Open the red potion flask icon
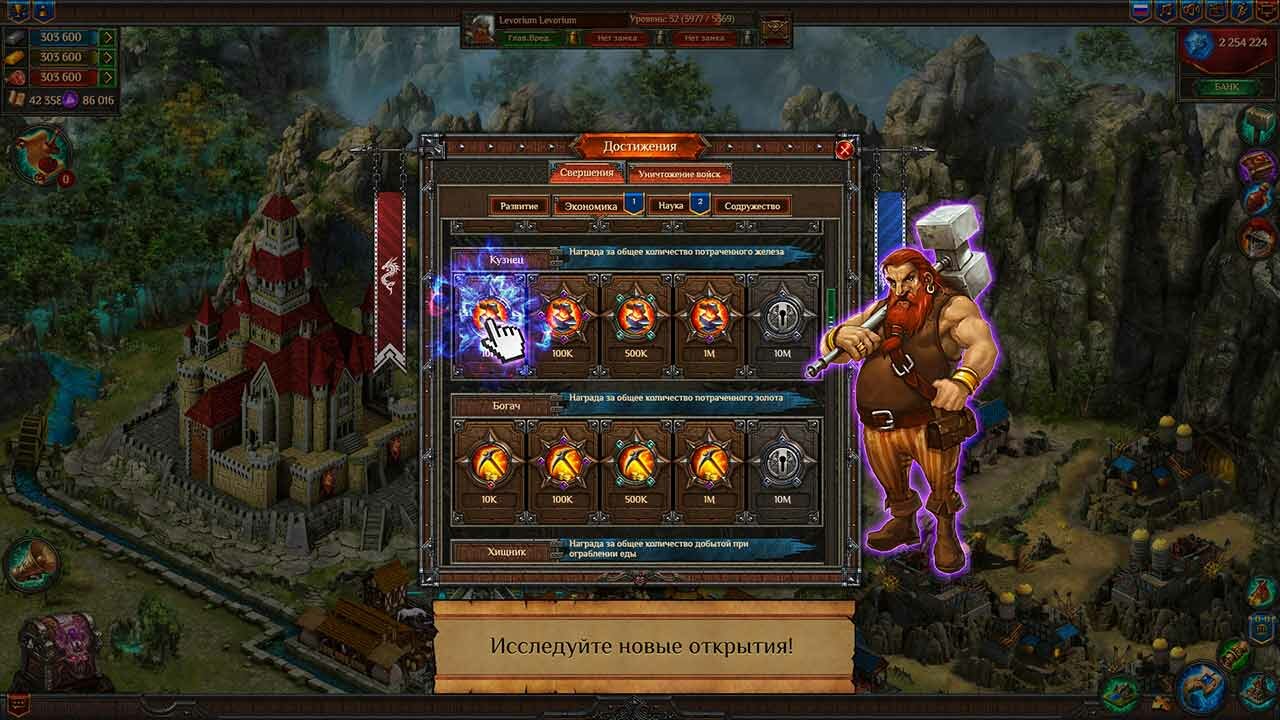Image resolution: width=1280 pixels, height=720 pixels. 1258,198
